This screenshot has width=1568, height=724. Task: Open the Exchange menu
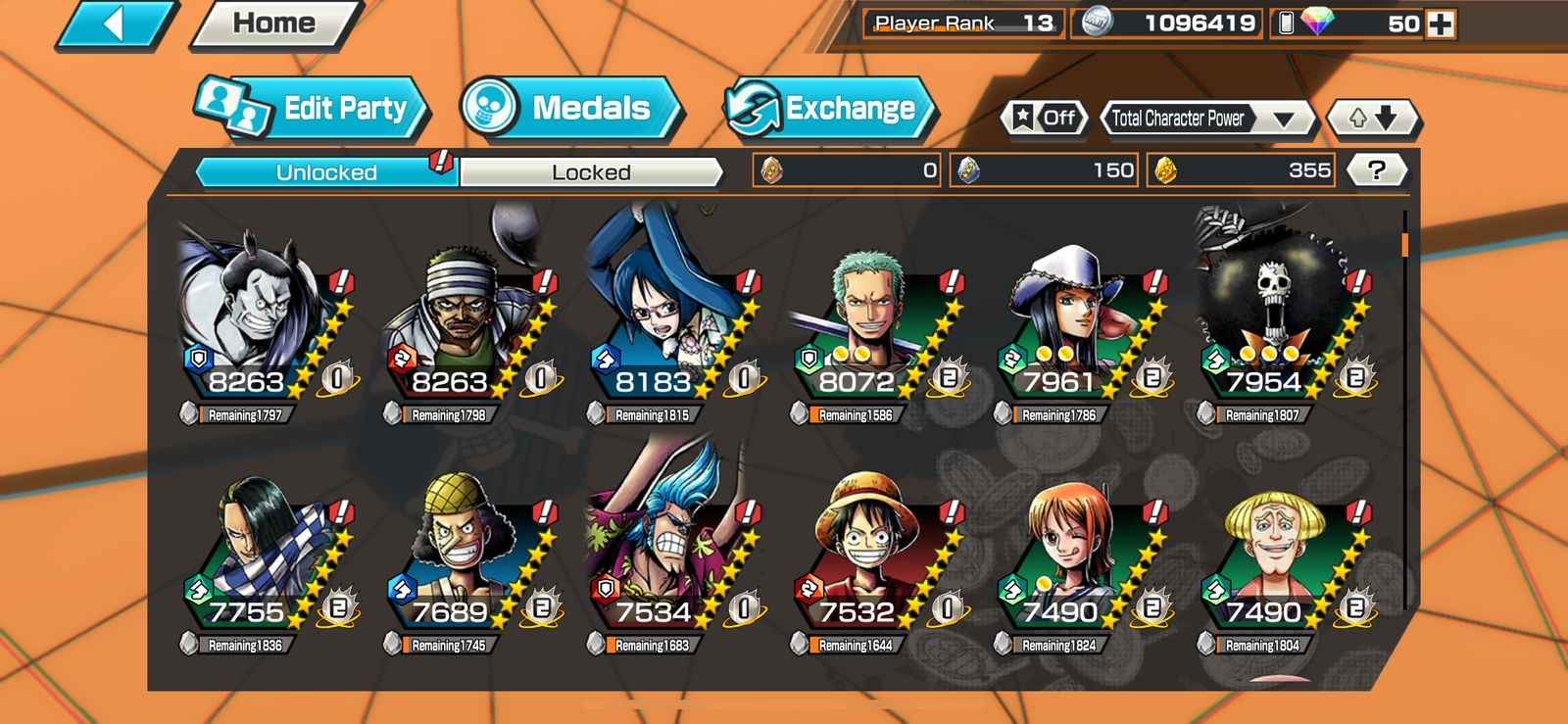click(x=829, y=108)
